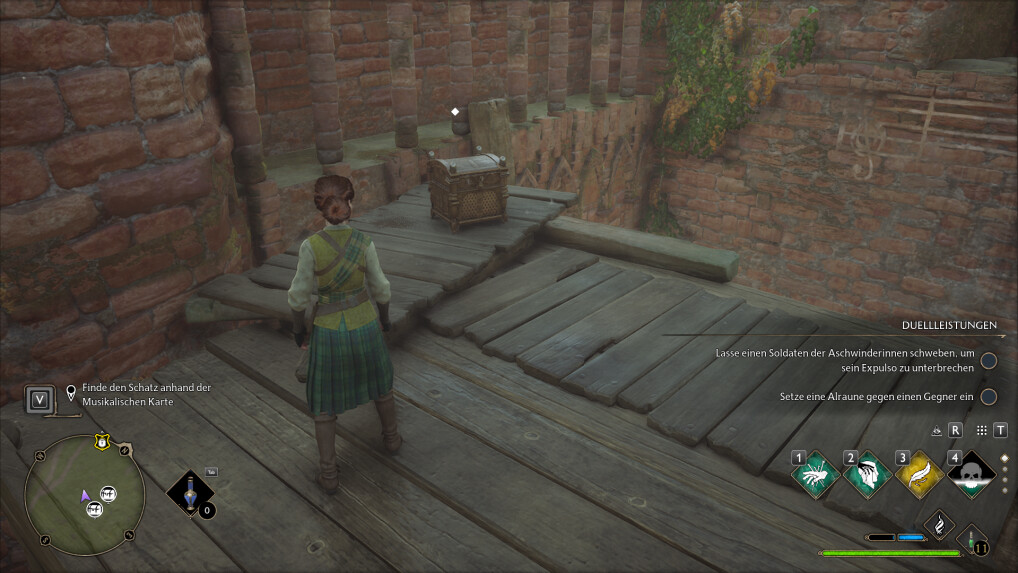This screenshot has width=1018, height=573.
Task: Click the Duellleistungen challenge header
Action: point(946,325)
